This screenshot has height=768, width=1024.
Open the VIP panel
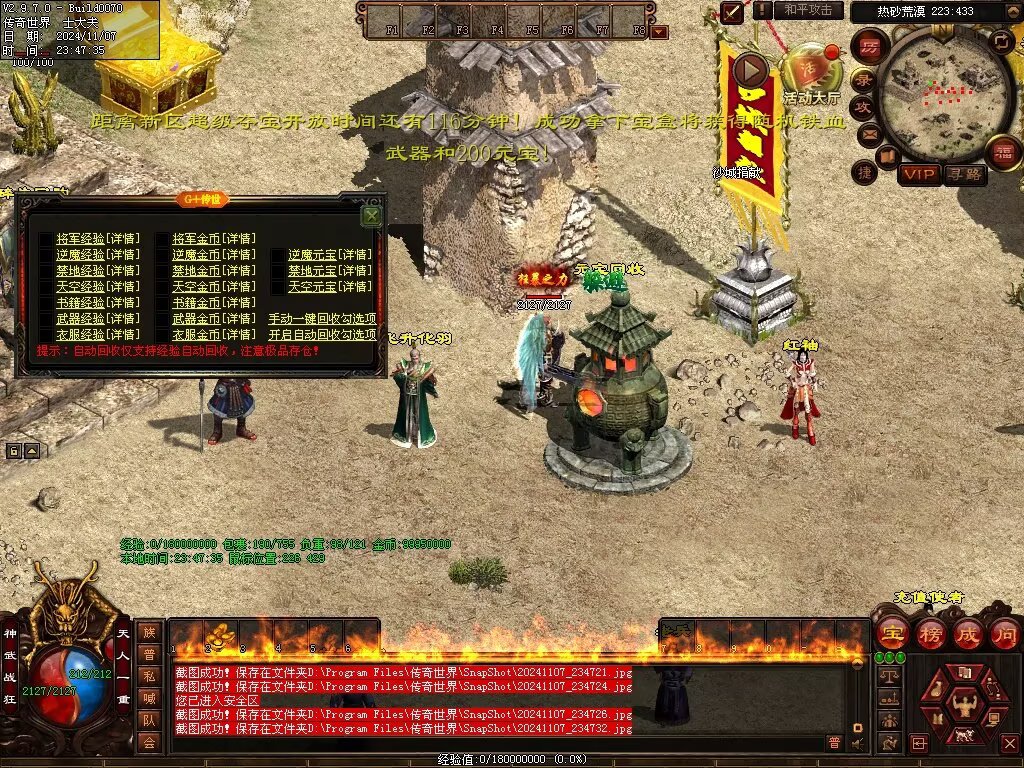pyautogui.click(x=919, y=175)
